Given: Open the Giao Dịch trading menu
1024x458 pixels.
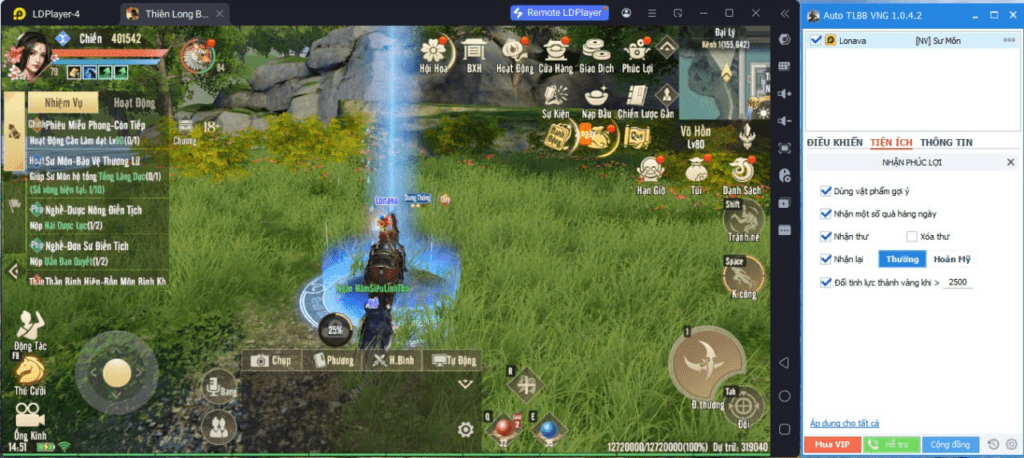Looking at the screenshot, I should [x=597, y=53].
